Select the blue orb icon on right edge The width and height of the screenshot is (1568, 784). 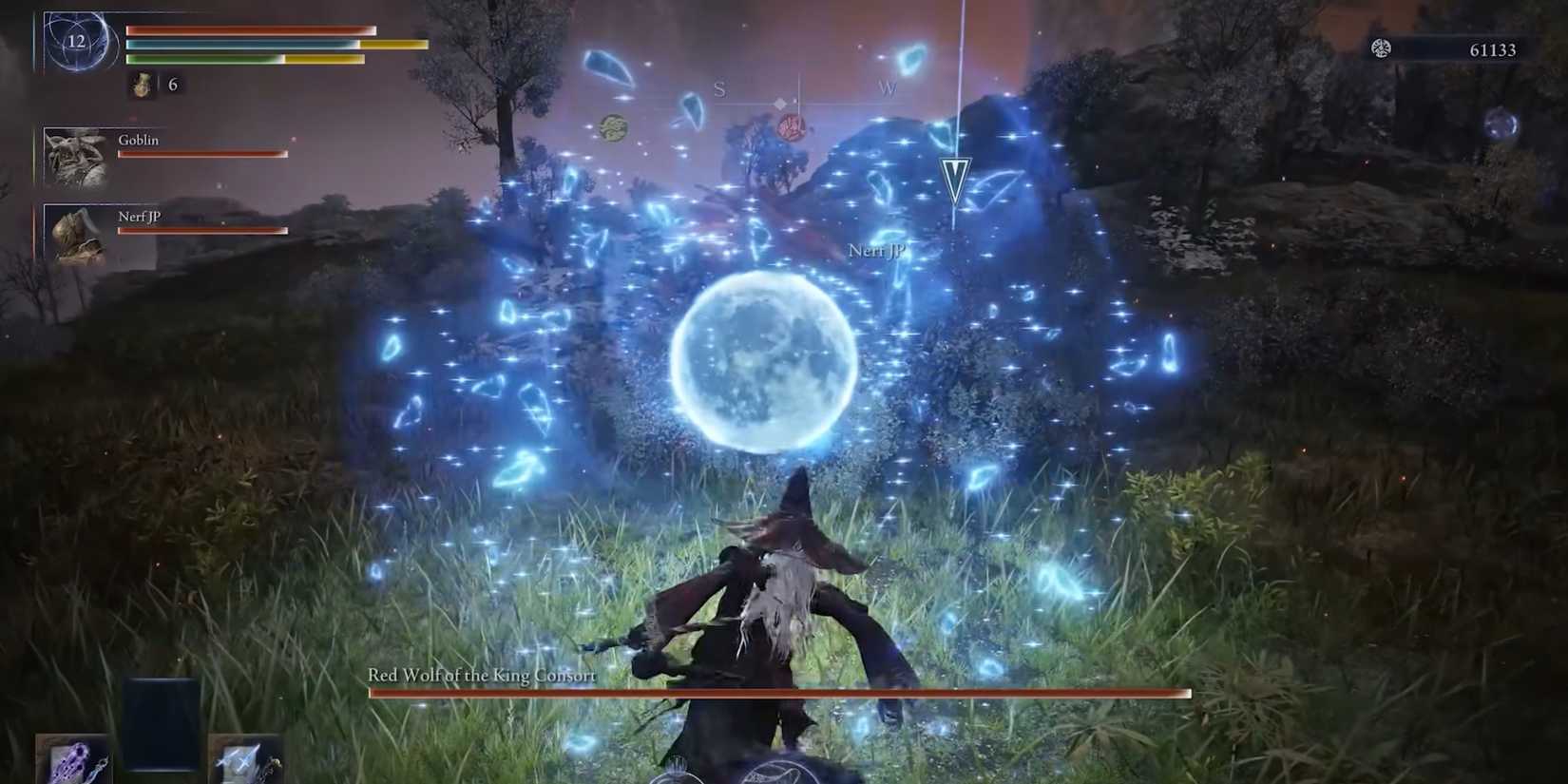(1501, 123)
